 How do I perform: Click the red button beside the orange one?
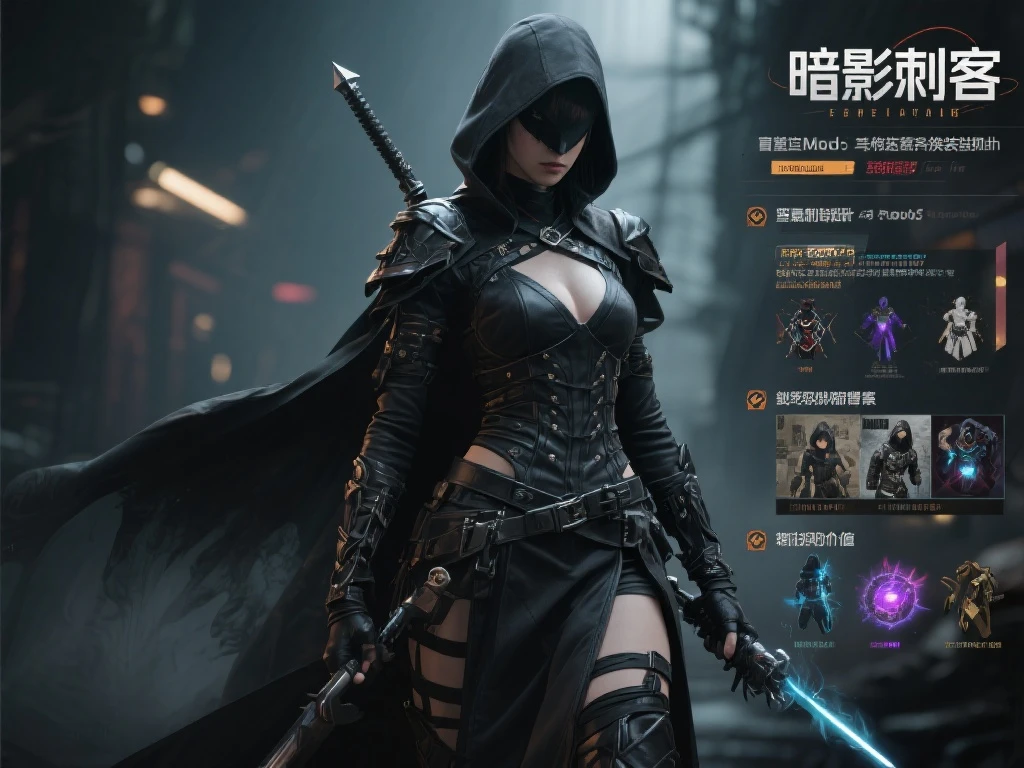coord(892,168)
